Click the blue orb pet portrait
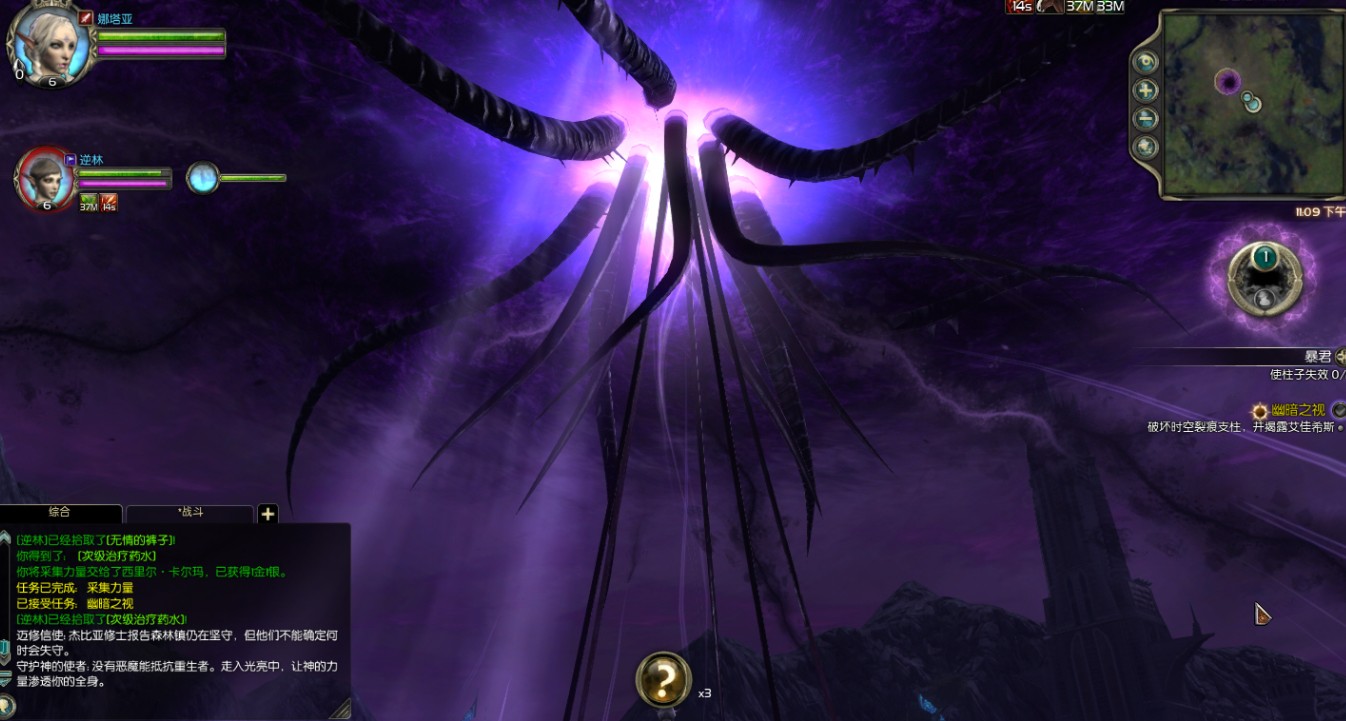Image resolution: width=1346 pixels, height=721 pixels. (202, 178)
